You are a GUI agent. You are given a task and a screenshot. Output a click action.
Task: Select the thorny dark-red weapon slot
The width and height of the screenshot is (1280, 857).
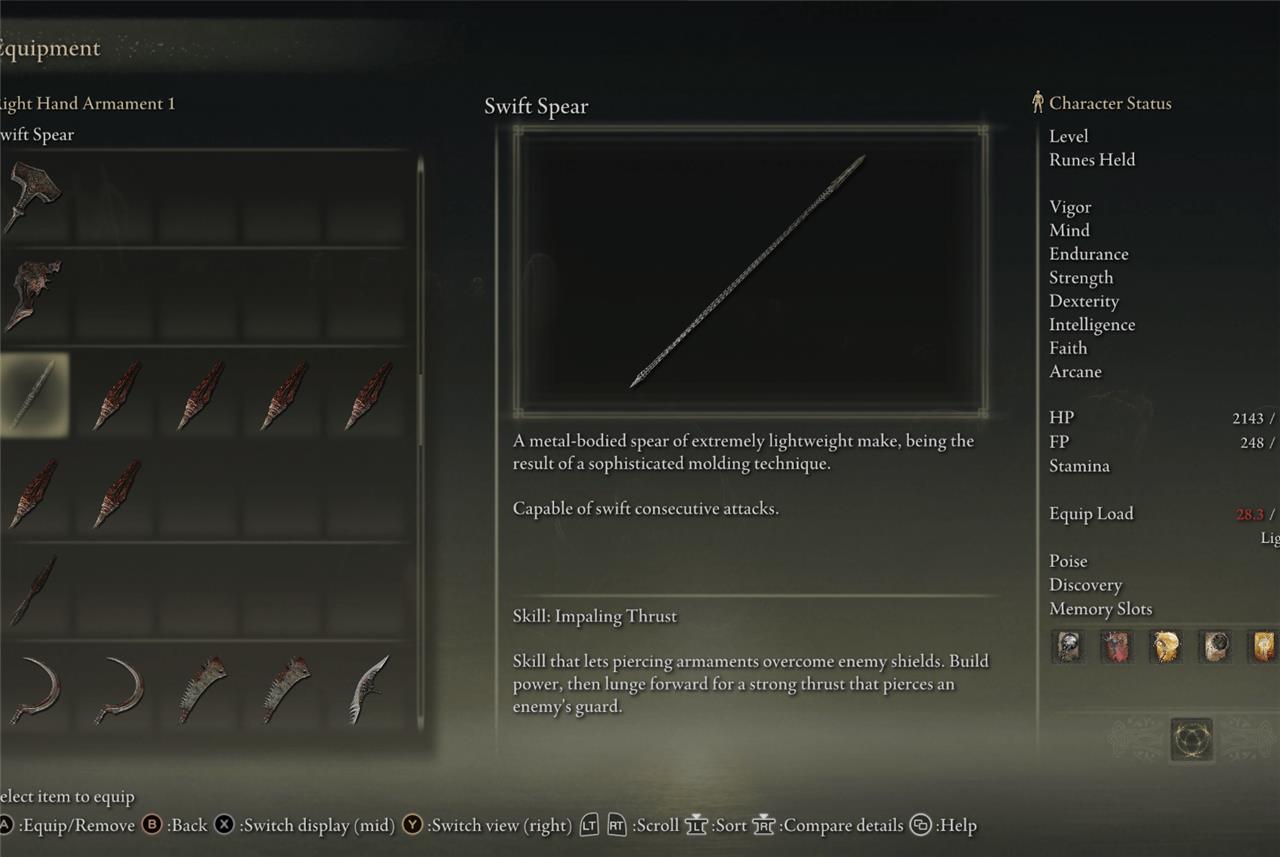coord(33,295)
